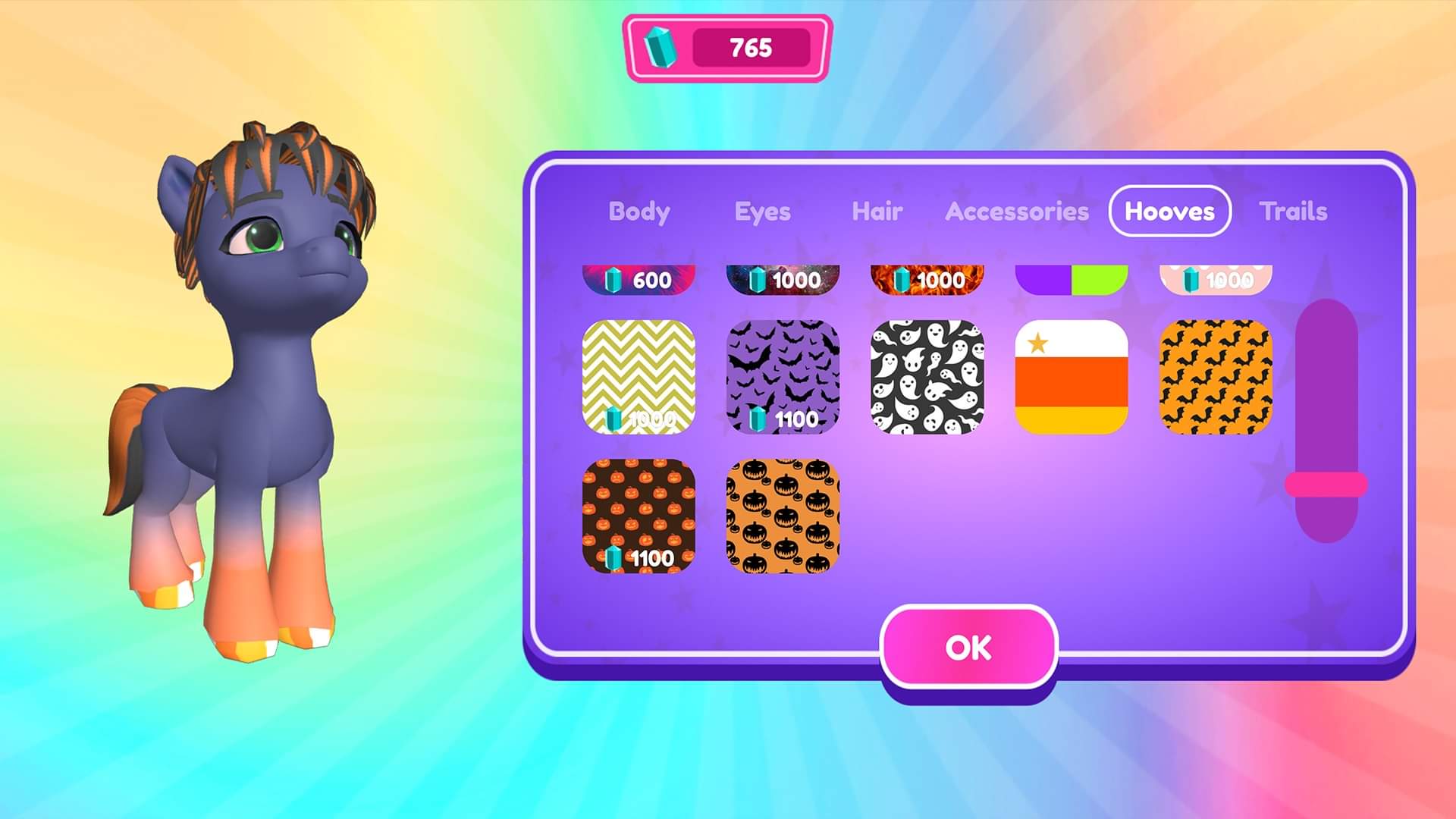The image size is (1456, 819).
Task: Open the Accessories section
Action: (1017, 212)
